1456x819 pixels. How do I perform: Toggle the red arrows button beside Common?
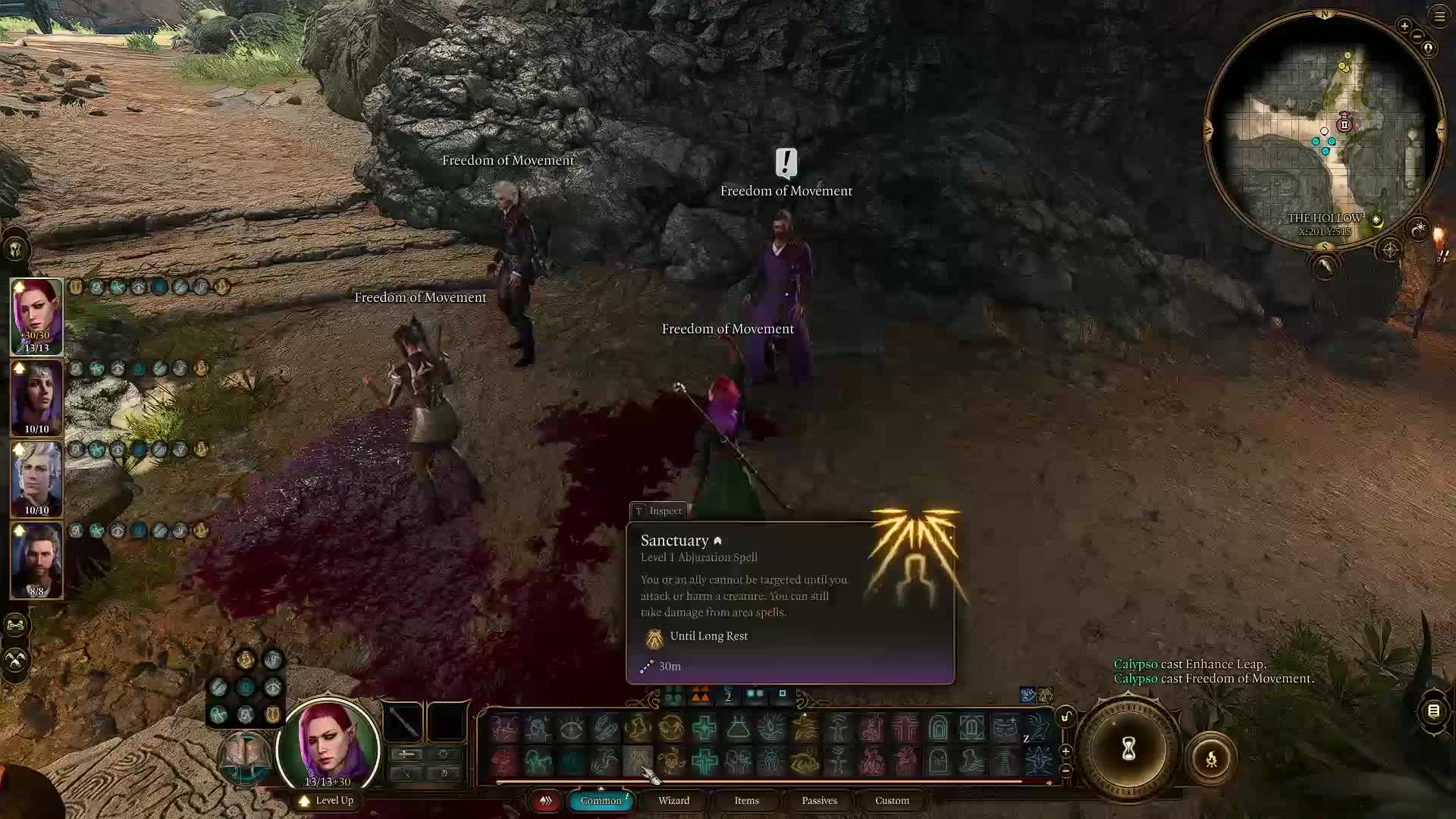pyautogui.click(x=545, y=801)
